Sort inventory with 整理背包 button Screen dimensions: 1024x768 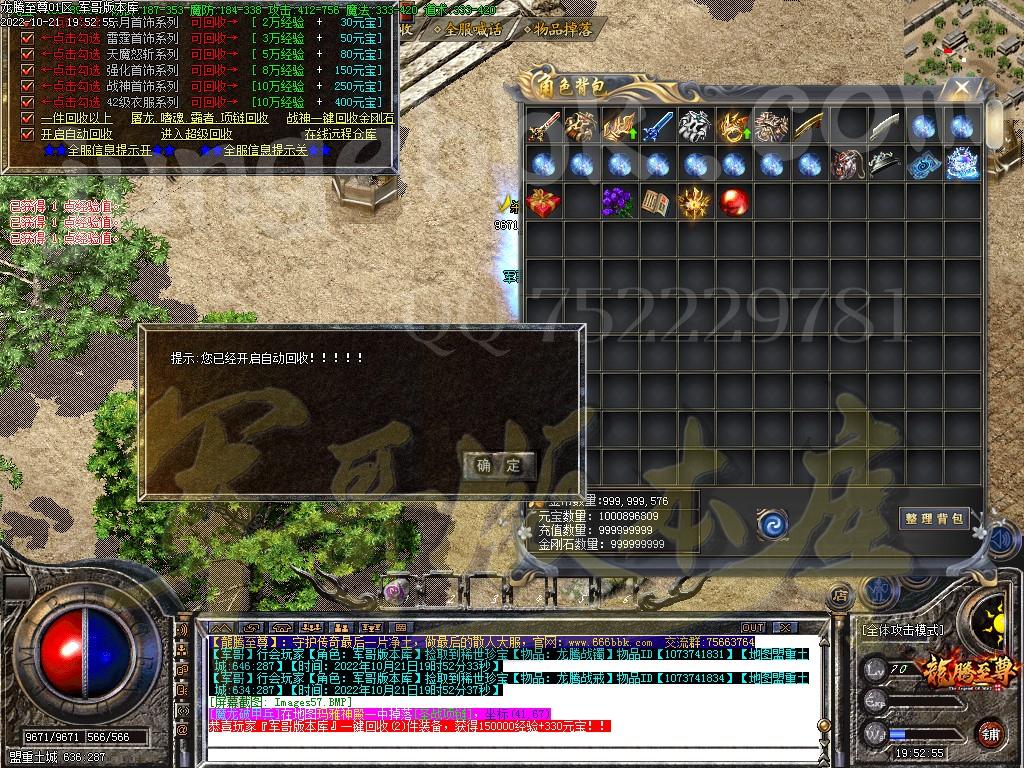click(x=934, y=518)
